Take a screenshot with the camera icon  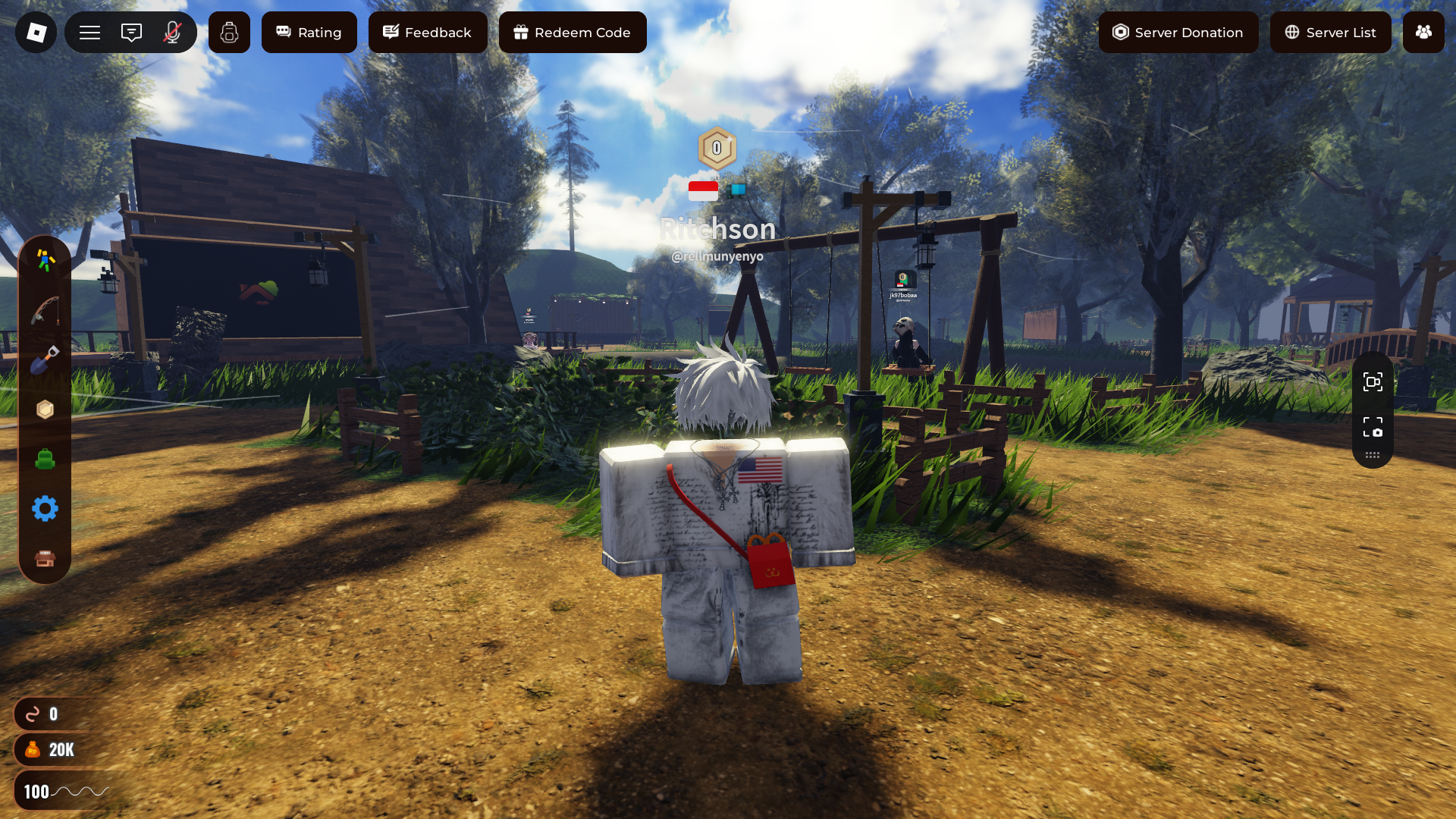coord(1373,427)
